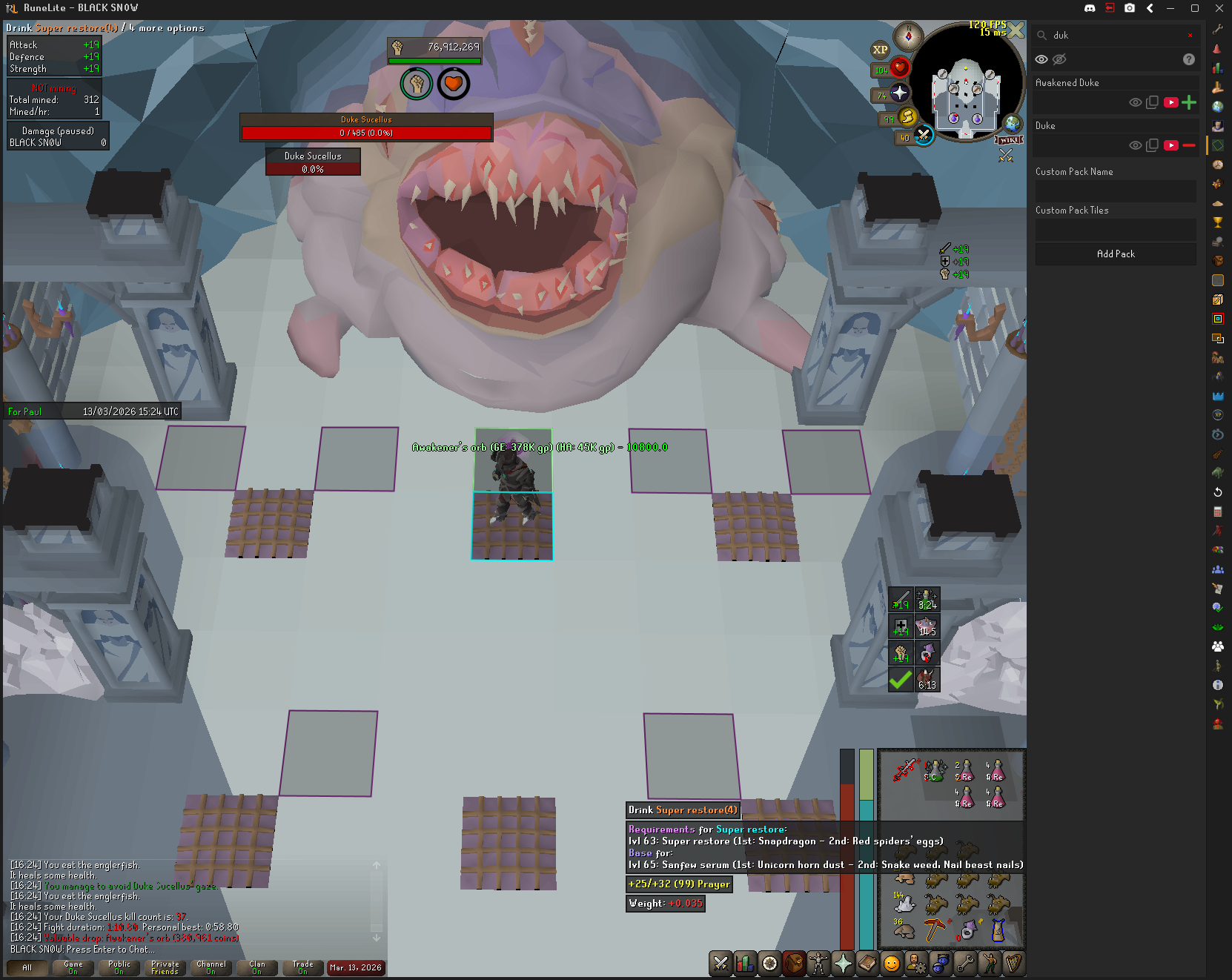Open the Combat Options tab

coord(721,963)
